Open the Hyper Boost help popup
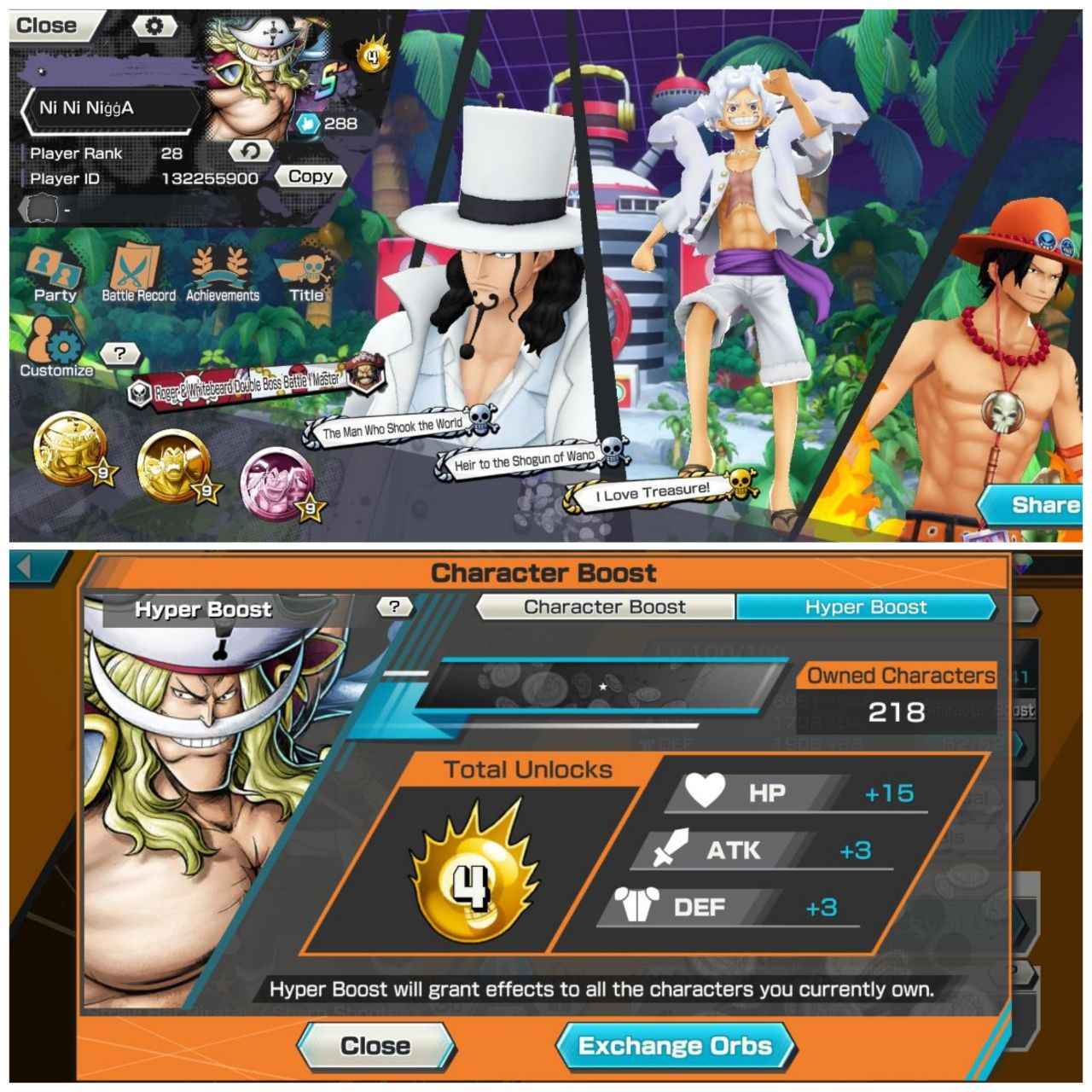 [393, 607]
